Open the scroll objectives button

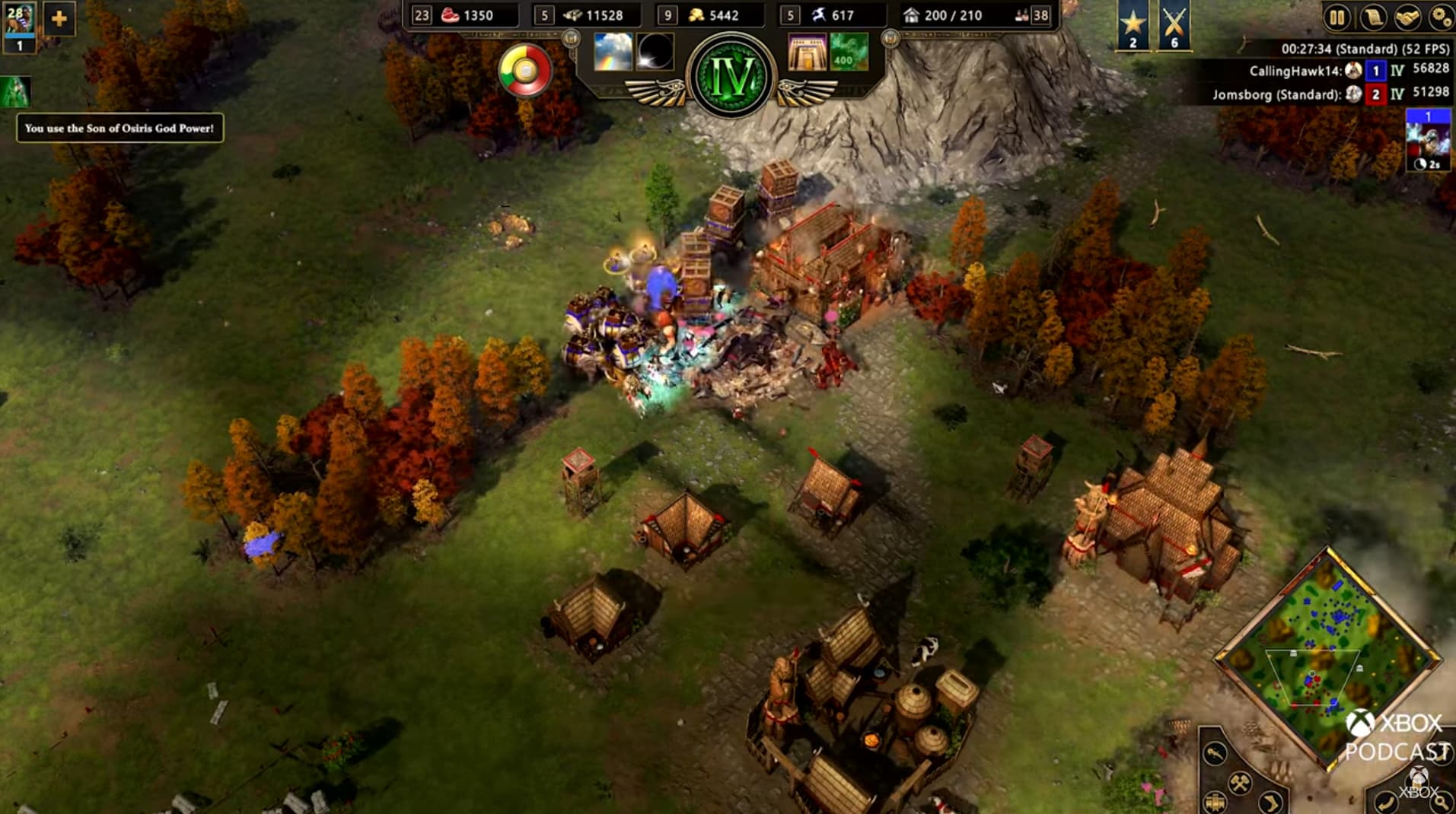(x=1372, y=17)
